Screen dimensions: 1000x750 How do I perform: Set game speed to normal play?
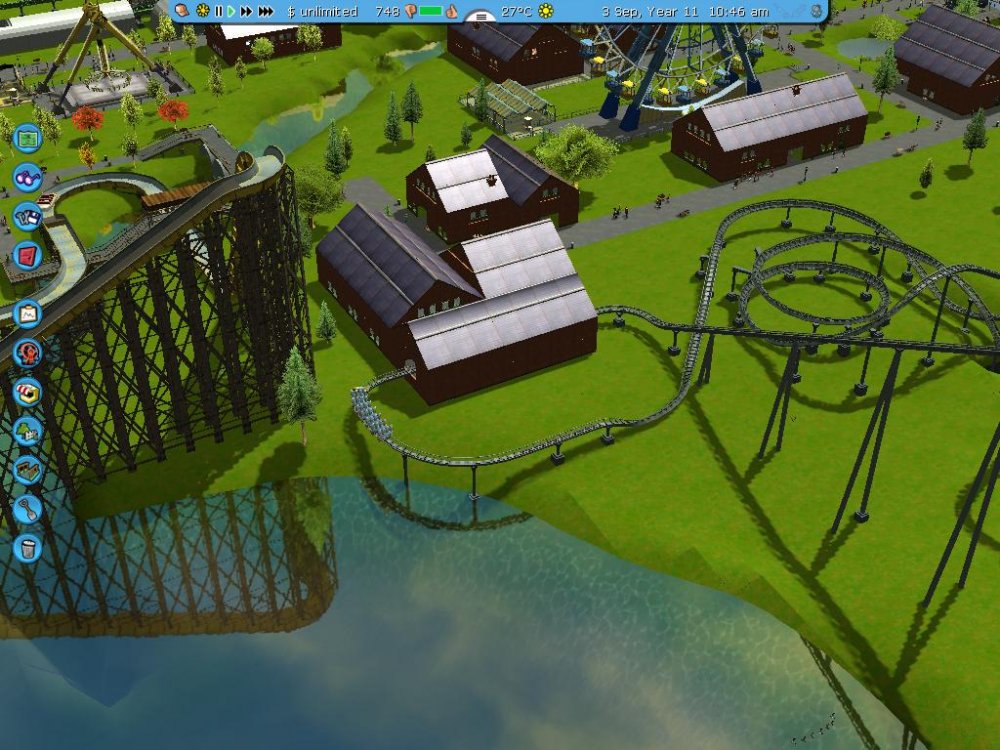click(231, 11)
